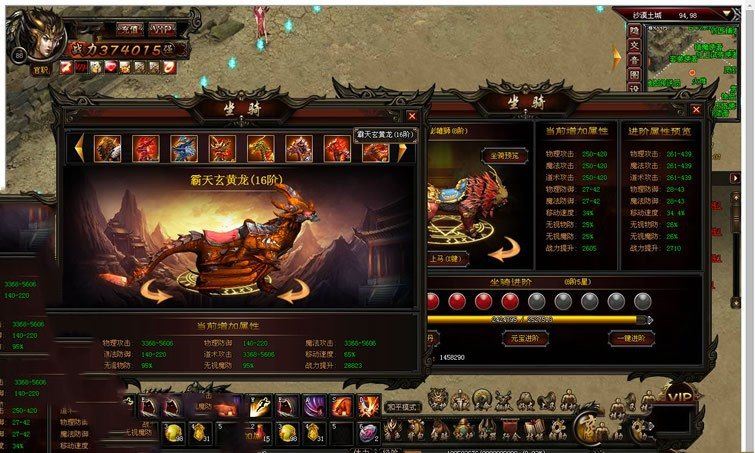Close the rear 坐骑 advancement window
The height and width of the screenshot is (453, 755).
click(695, 113)
